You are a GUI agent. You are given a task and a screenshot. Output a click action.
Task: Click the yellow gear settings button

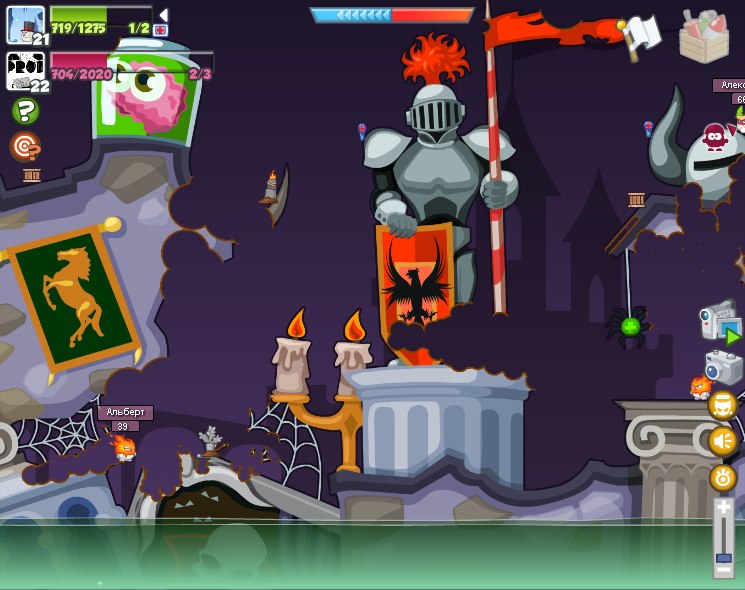(722, 478)
